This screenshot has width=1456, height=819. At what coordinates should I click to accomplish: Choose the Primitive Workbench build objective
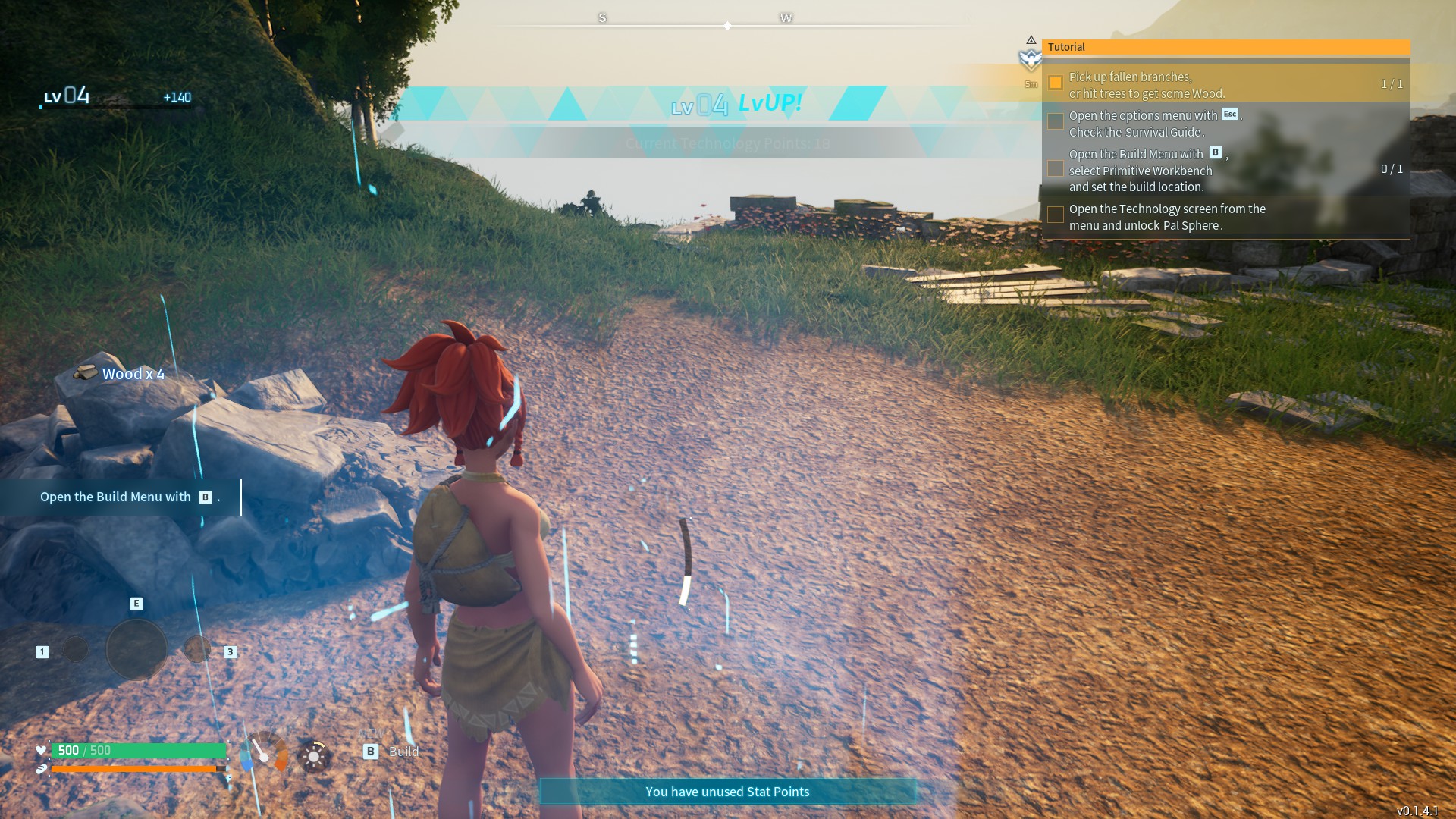tap(1147, 171)
